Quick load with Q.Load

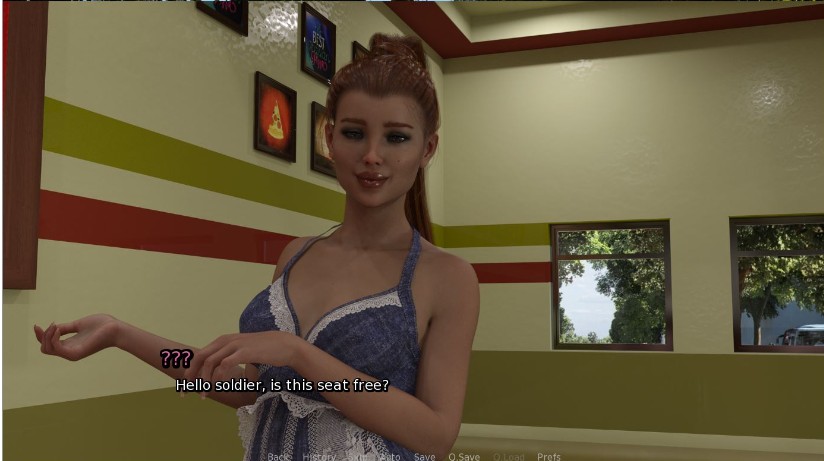click(508, 457)
